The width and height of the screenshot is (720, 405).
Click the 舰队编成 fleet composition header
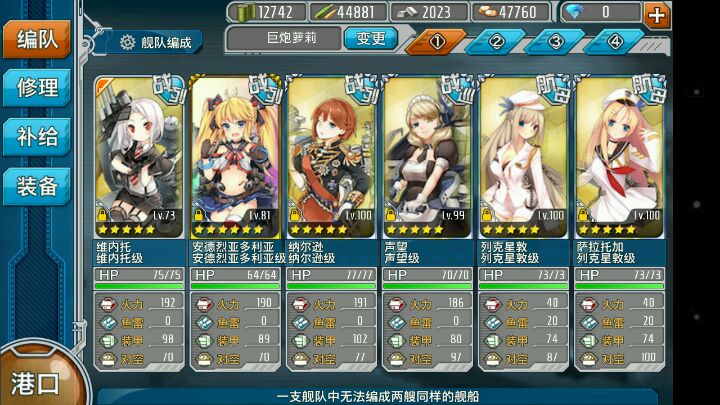160,42
